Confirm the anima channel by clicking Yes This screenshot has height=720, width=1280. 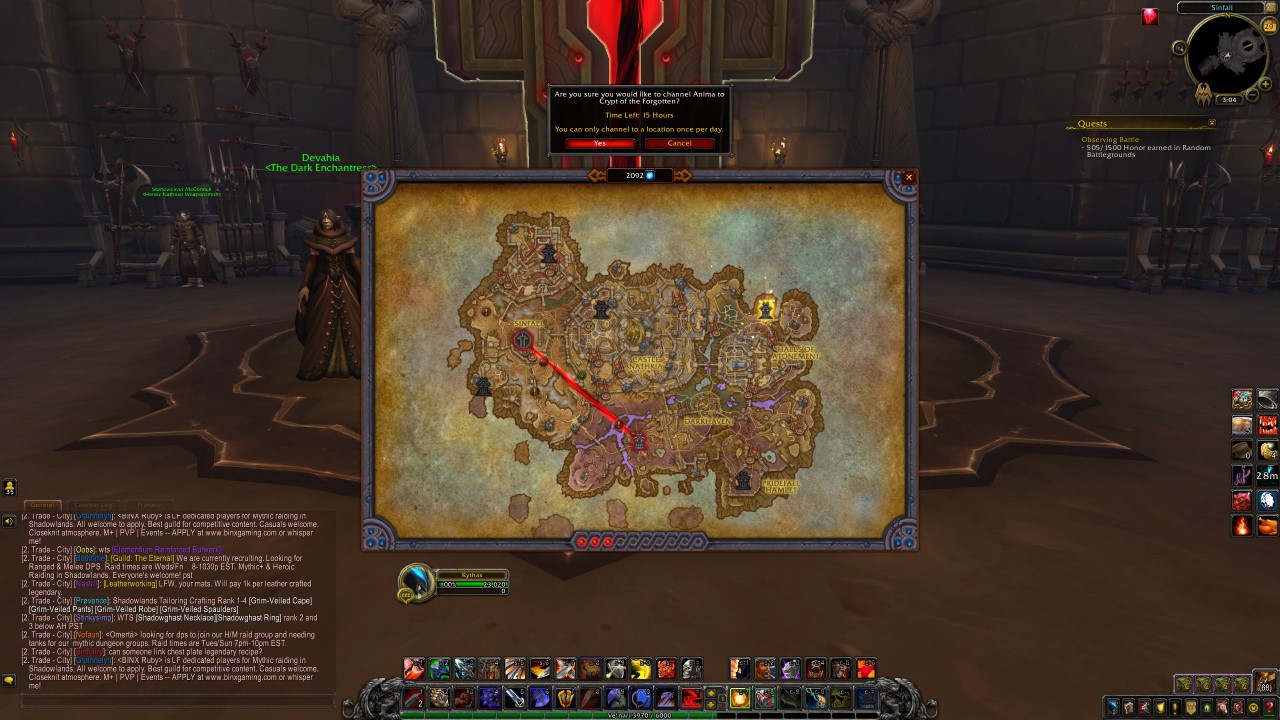click(x=598, y=143)
